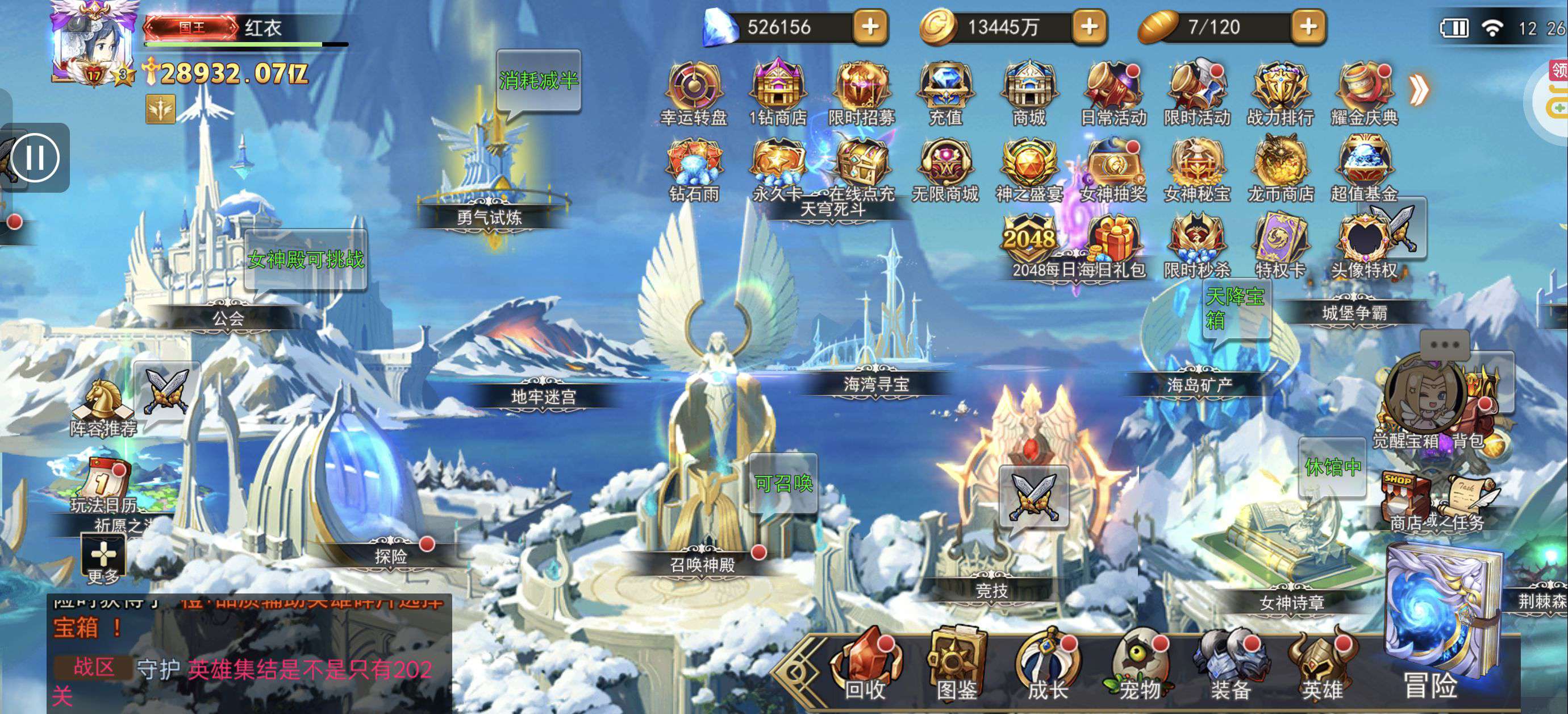1568x714 pixels.
Task: Open 阵容推荐 lineup recommendation
Action: [103, 407]
